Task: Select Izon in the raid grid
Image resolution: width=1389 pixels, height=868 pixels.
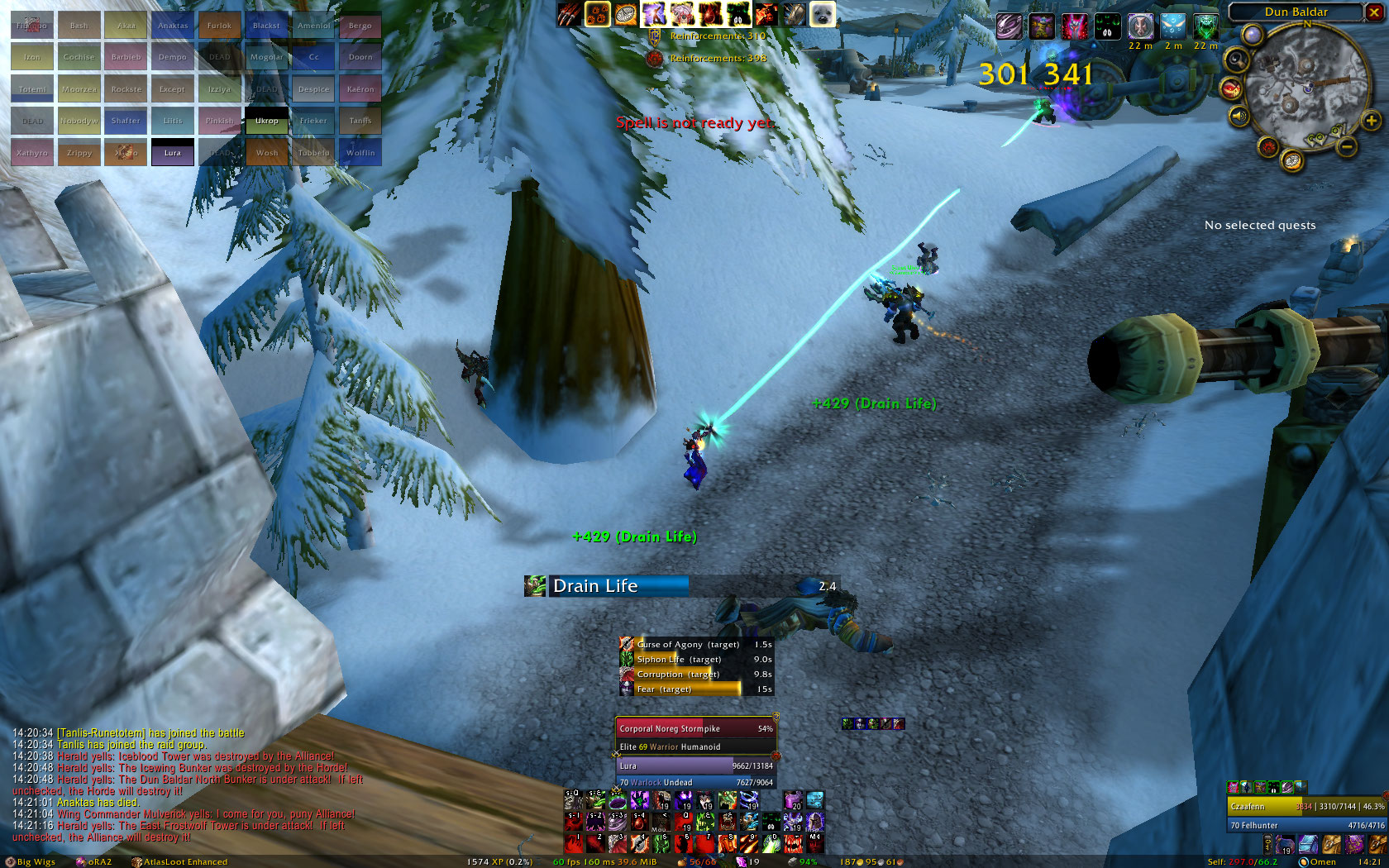Action: [32, 57]
